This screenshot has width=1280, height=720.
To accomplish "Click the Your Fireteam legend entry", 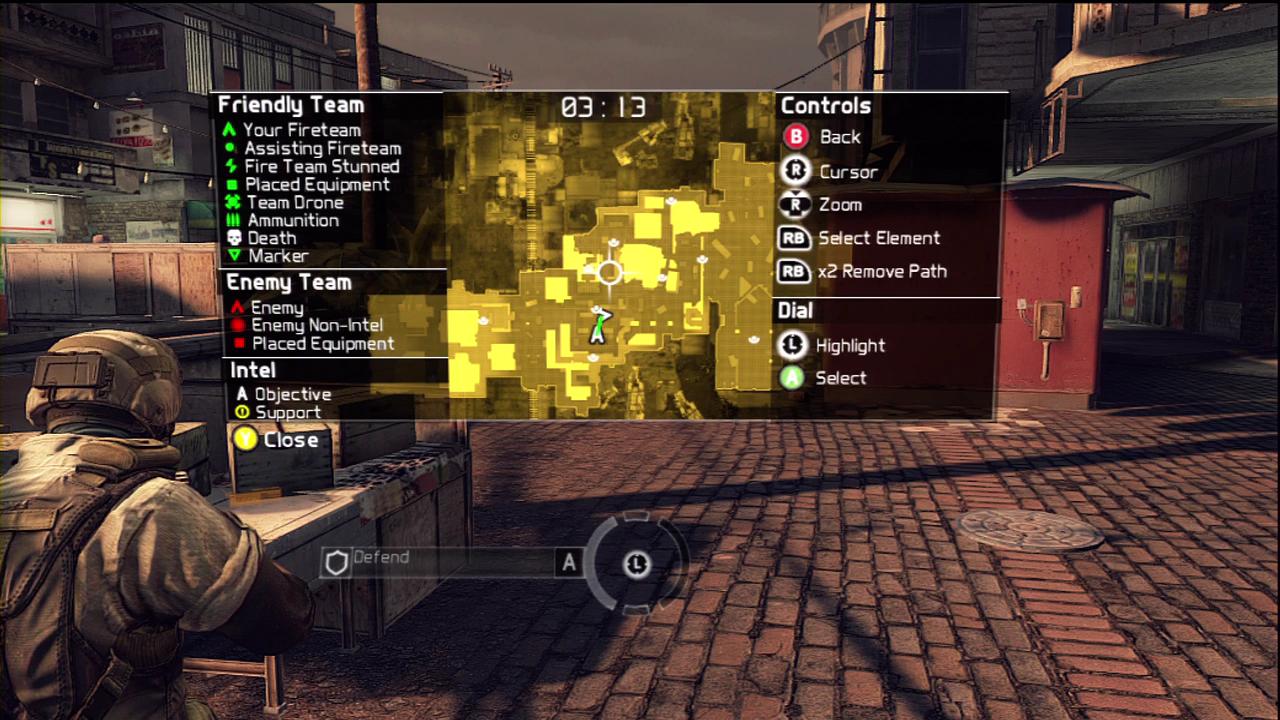I will pyautogui.click(x=301, y=130).
